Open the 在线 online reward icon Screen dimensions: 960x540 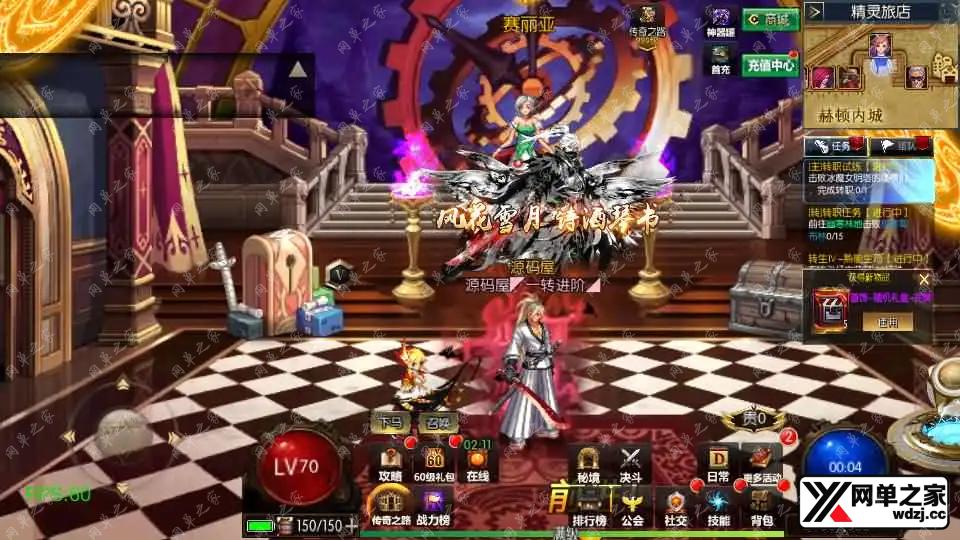478,463
